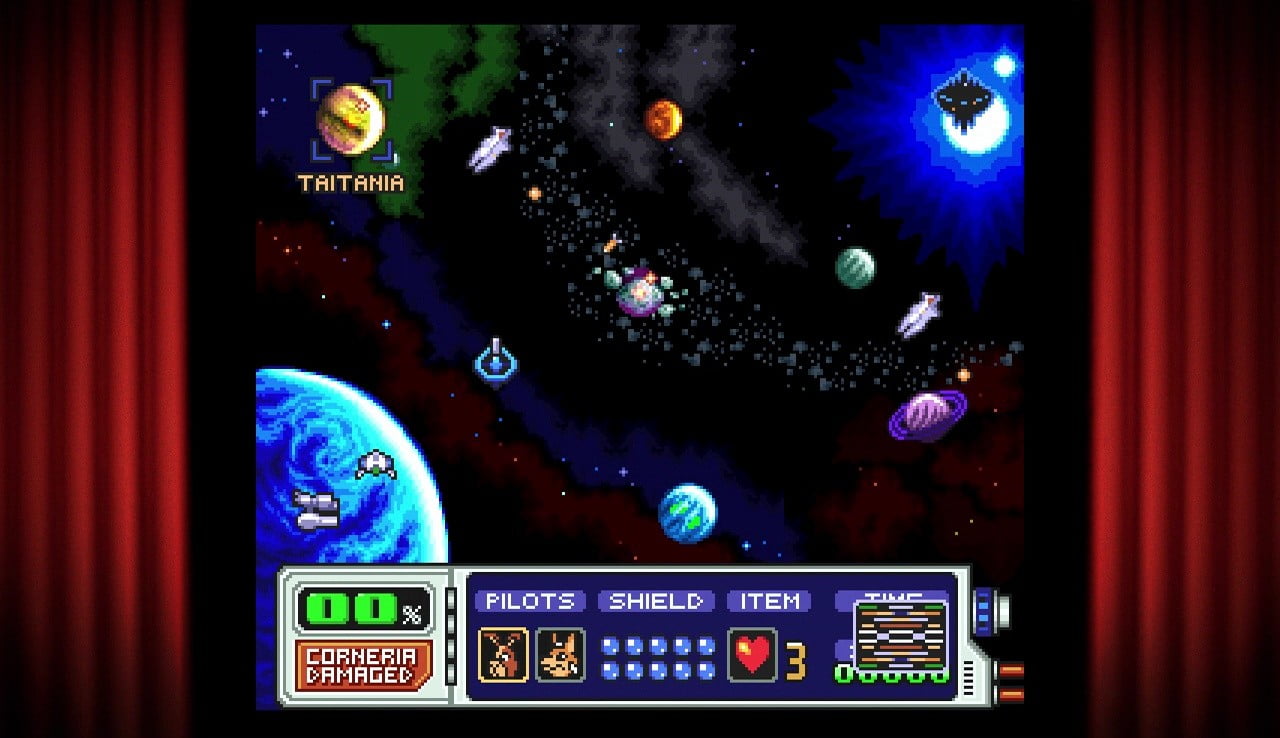Select the blue defense satellite marker
Screen dimensions: 1280x738
point(495,360)
